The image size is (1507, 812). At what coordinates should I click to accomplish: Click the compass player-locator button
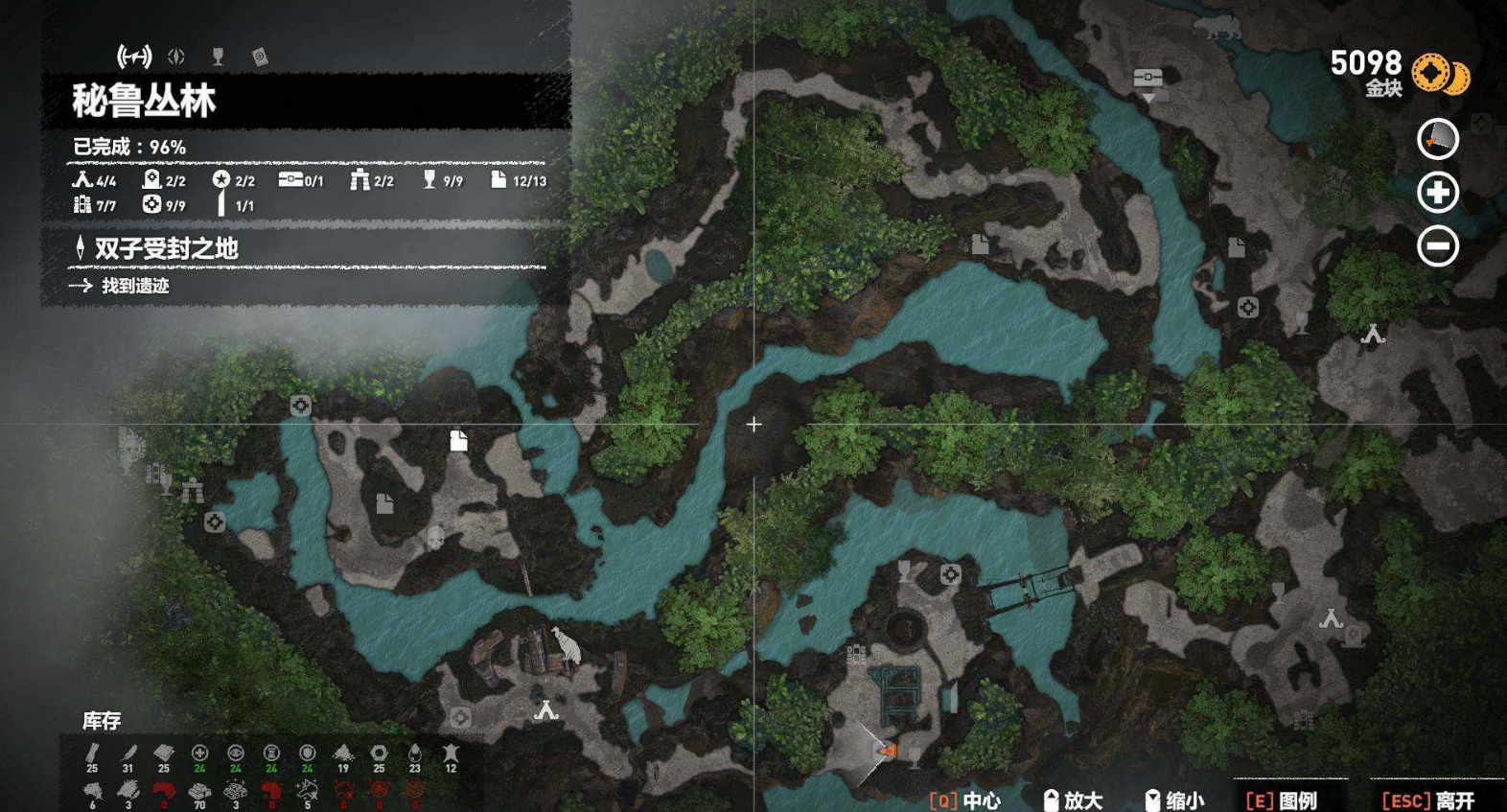[x=1437, y=140]
